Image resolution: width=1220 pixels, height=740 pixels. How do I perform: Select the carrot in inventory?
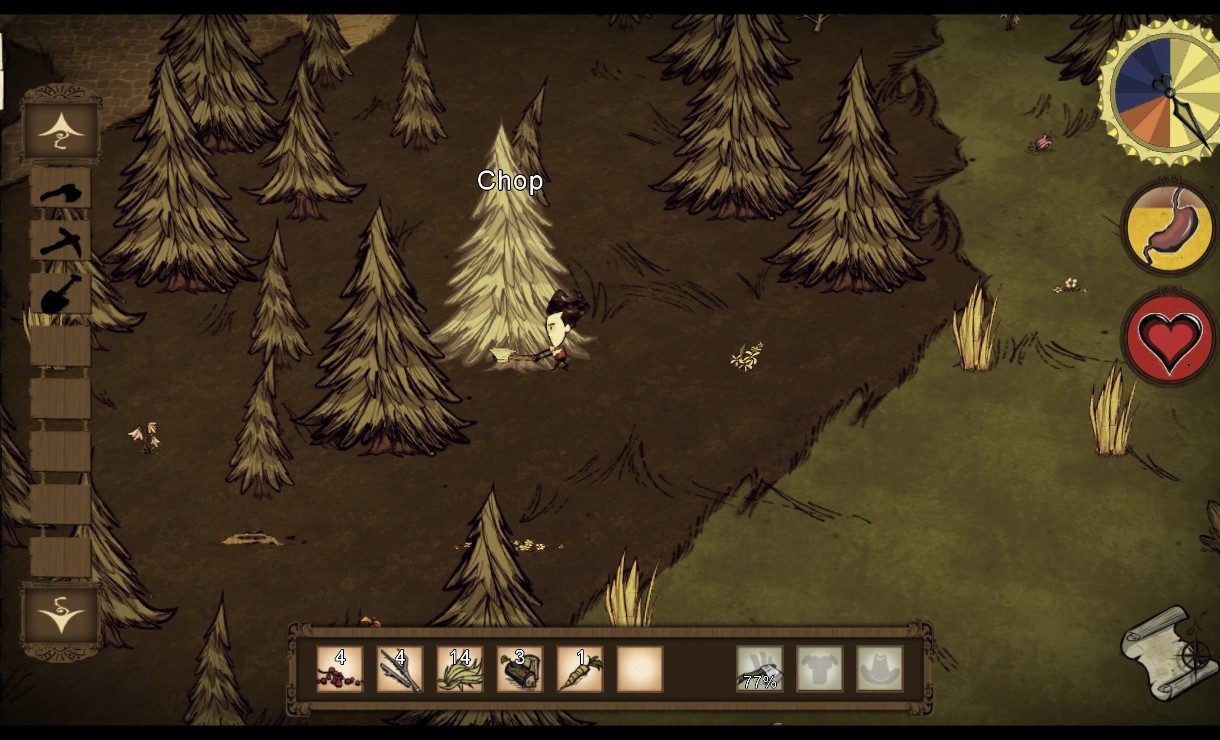pos(579,669)
